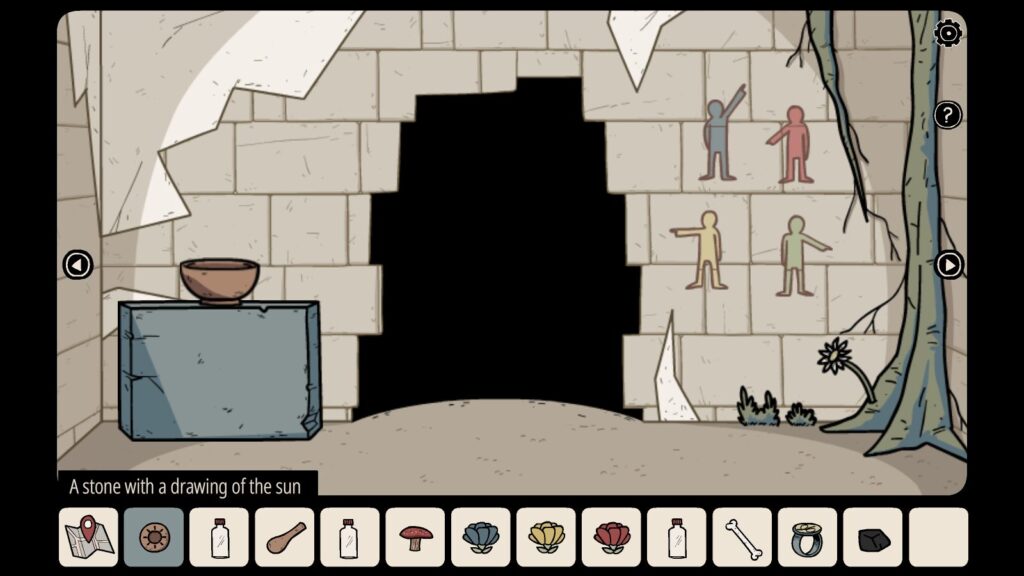Show hints with the question mark button
Screen dimensions: 1024x576
(x=947, y=114)
